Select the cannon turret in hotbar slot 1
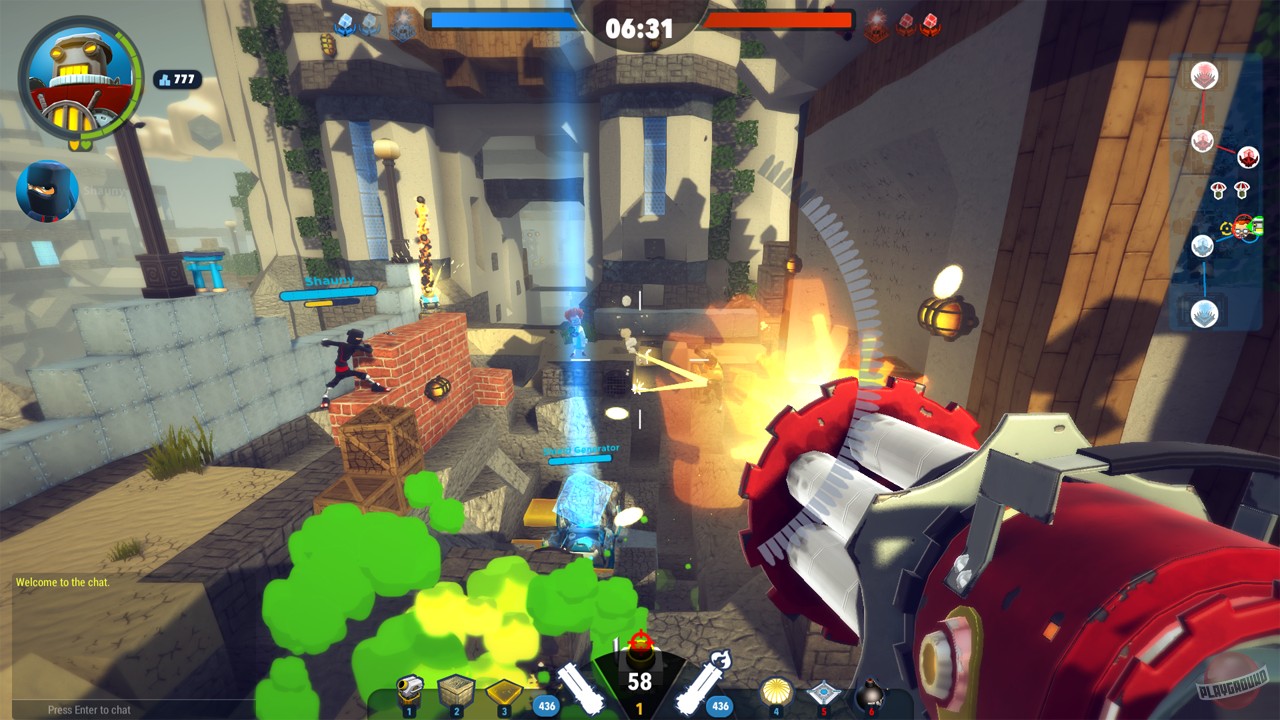Image resolution: width=1280 pixels, height=720 pixels. 410,689
